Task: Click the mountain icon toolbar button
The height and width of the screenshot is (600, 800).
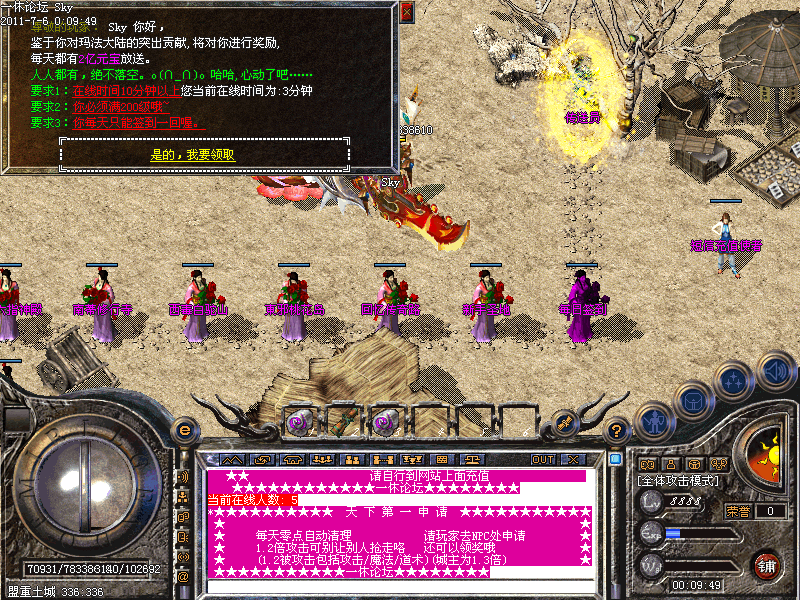Action: tap(232, 459)
